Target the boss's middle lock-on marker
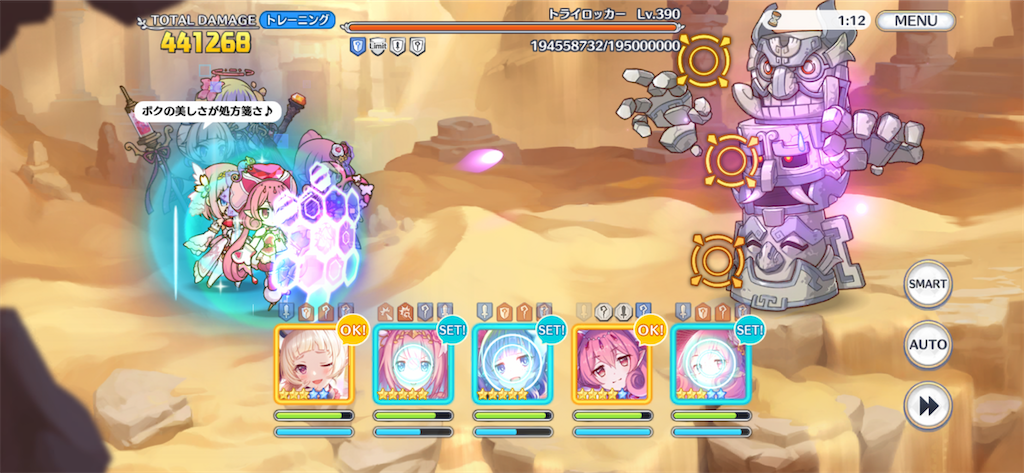The width and height of the screenshot is (1024, 473). 731,157
